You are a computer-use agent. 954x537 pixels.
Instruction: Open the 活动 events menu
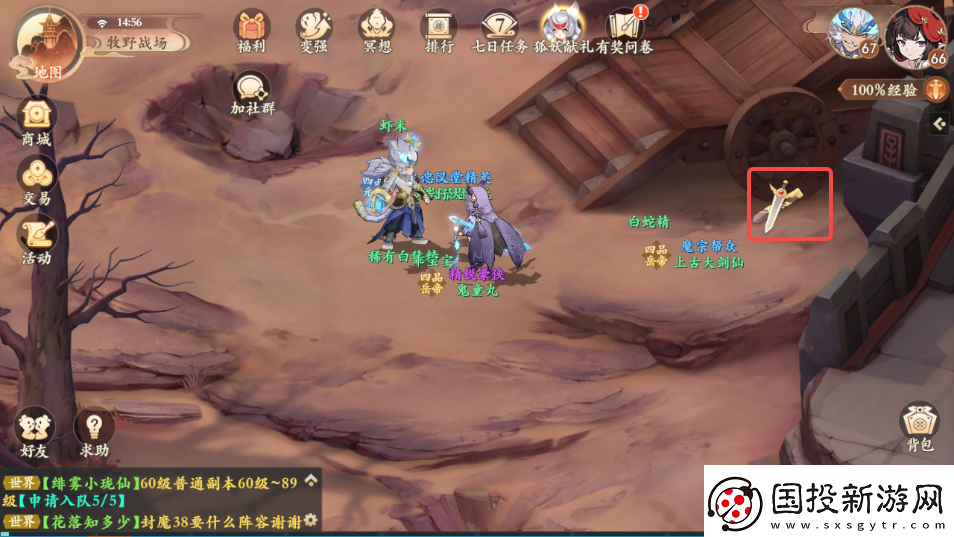pos(36,239)
